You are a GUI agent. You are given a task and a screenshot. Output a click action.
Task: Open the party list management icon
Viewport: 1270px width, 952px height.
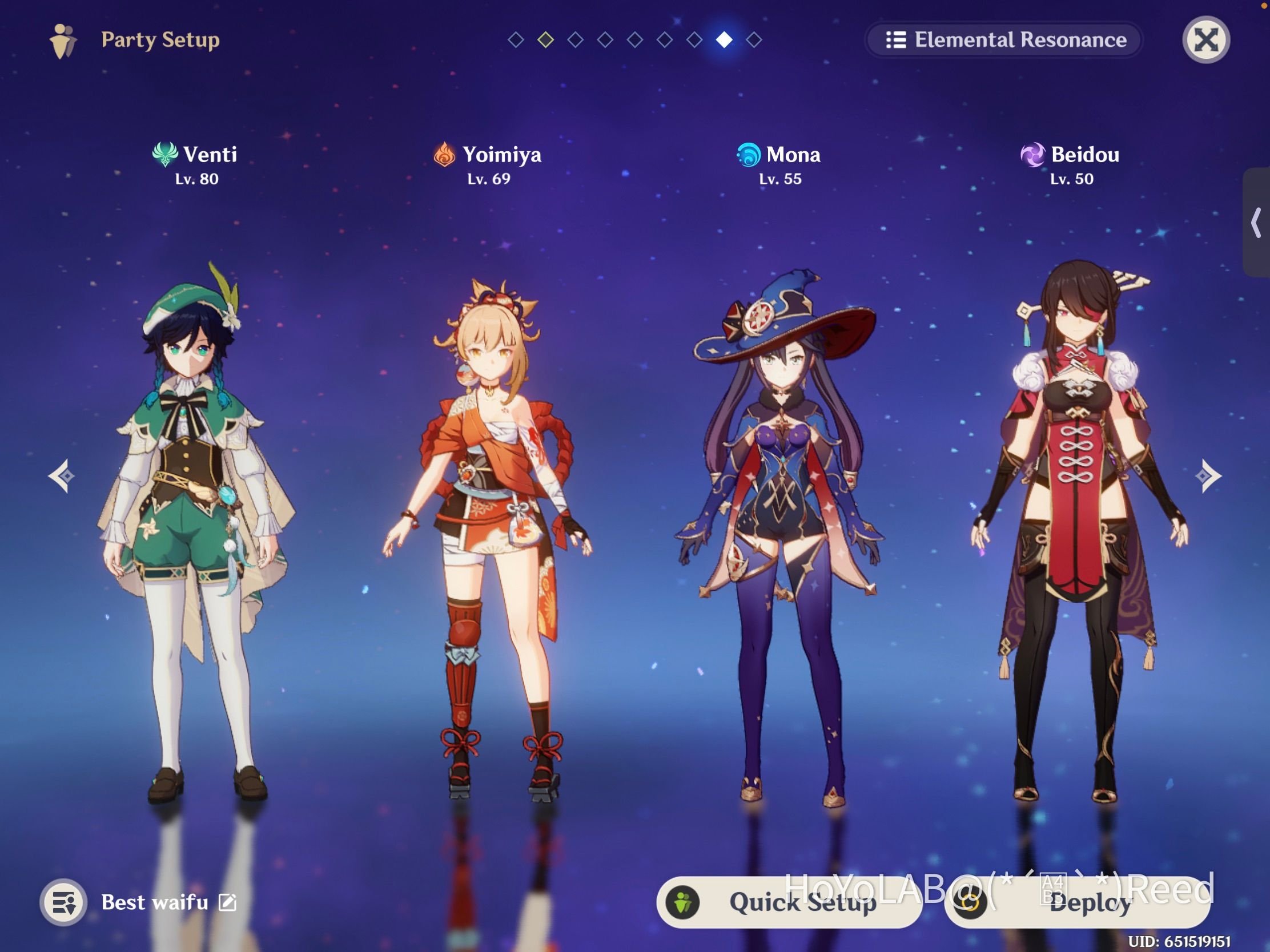[x=64, y=902]
